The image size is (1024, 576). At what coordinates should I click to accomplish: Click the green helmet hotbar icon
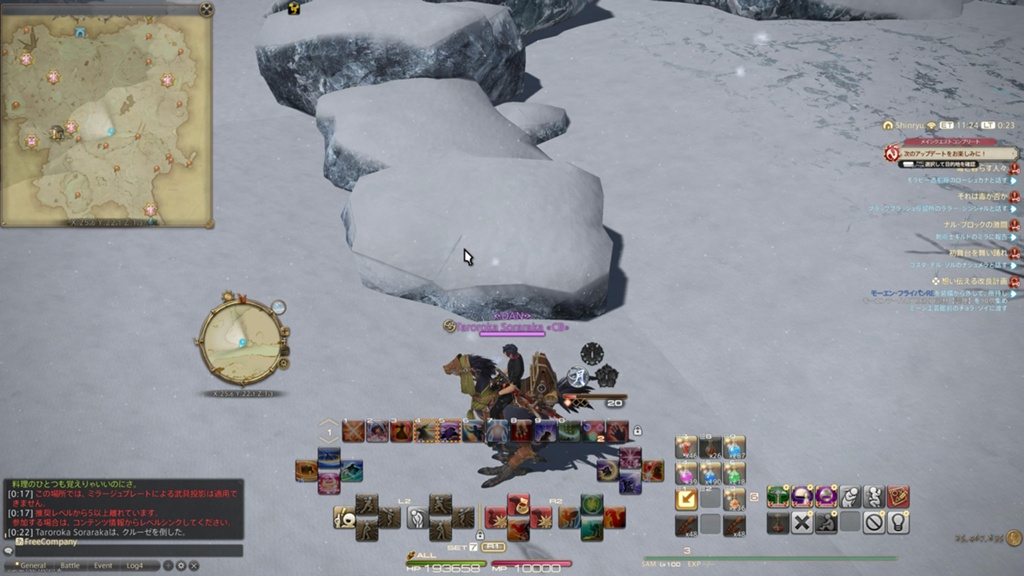click(x=778, y=497)
